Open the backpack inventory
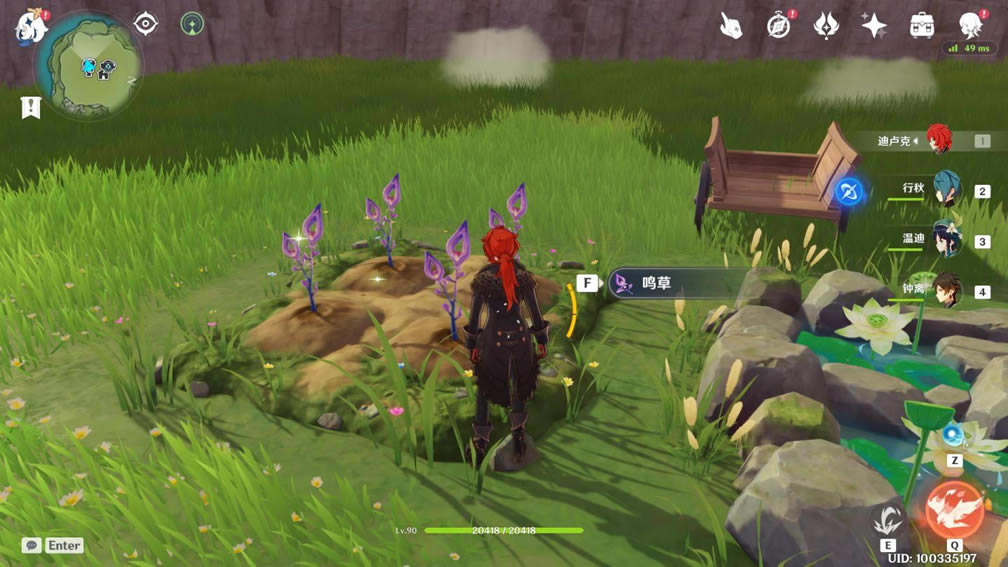 click(922, 26)
